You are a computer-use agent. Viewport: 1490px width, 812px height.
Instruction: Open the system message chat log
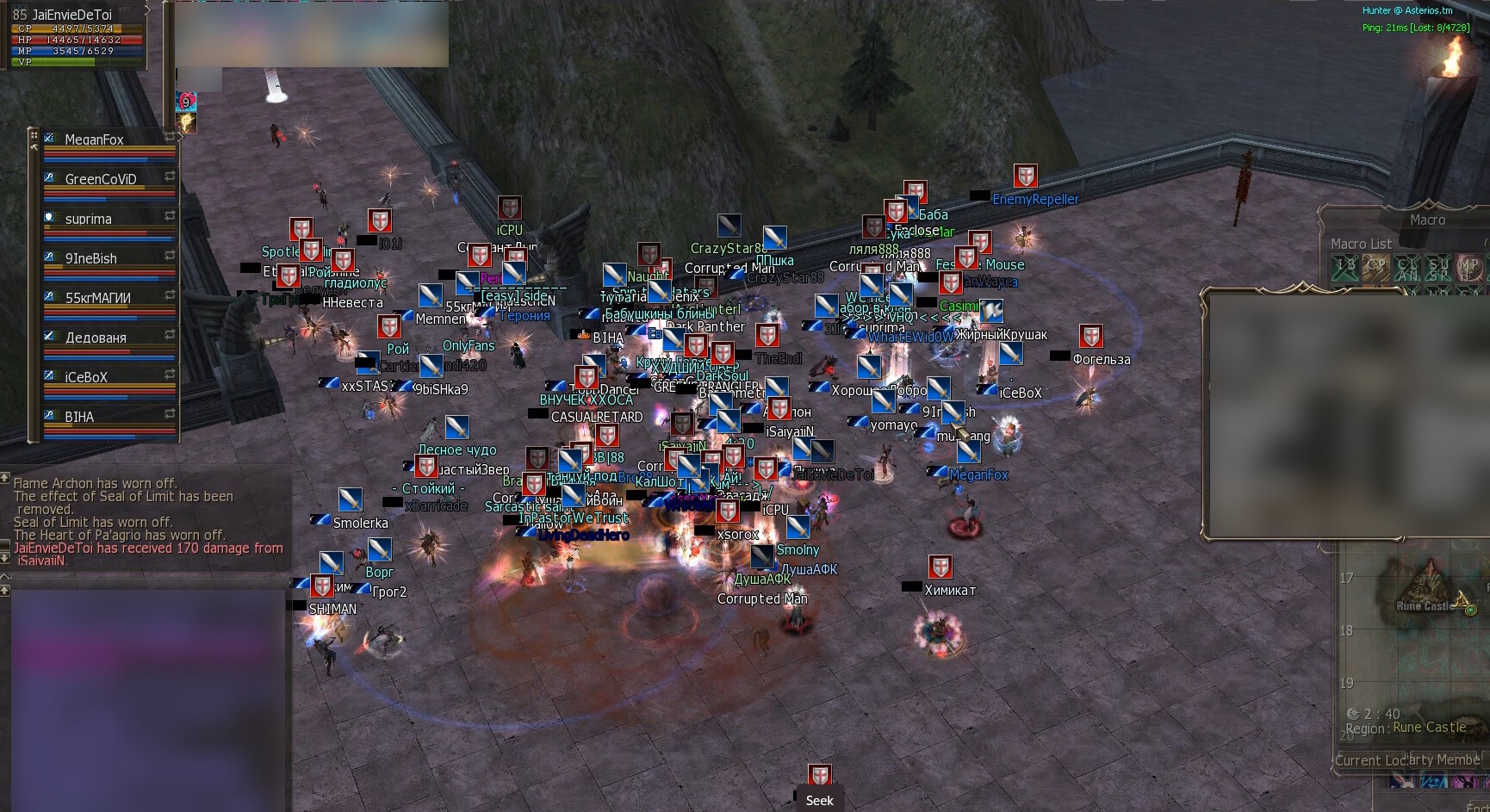tap(146, 521)
